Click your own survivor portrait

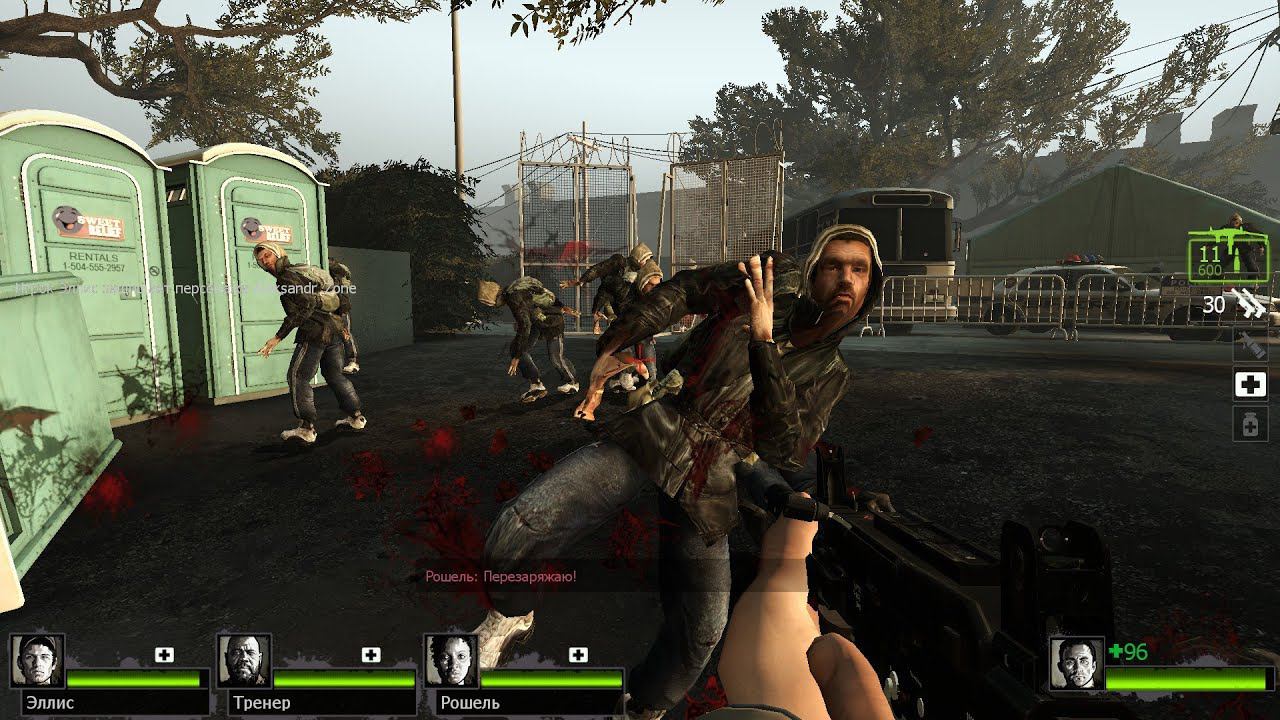1077,663
